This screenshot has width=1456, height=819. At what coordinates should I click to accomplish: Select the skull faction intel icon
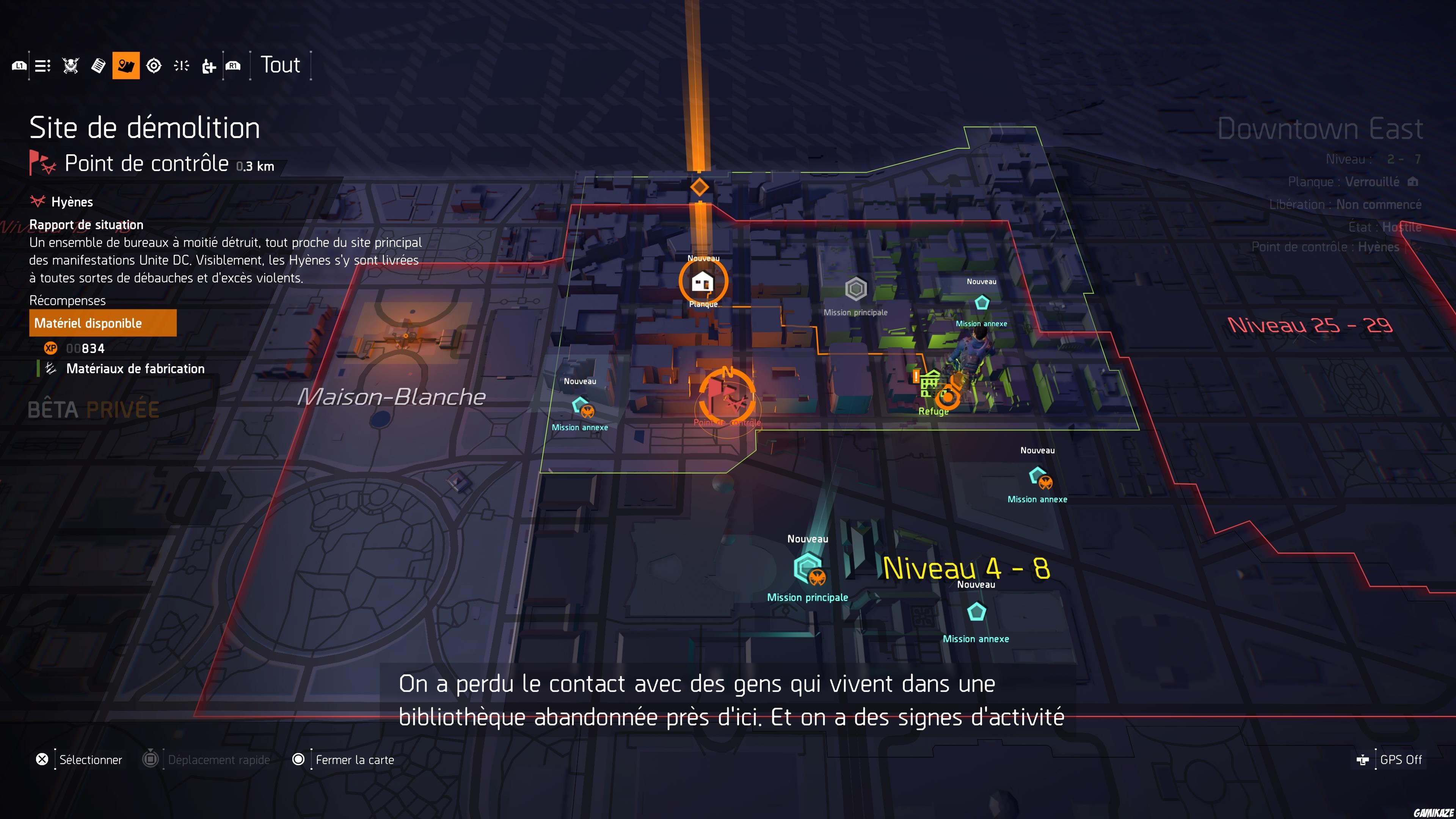(70, 65)
